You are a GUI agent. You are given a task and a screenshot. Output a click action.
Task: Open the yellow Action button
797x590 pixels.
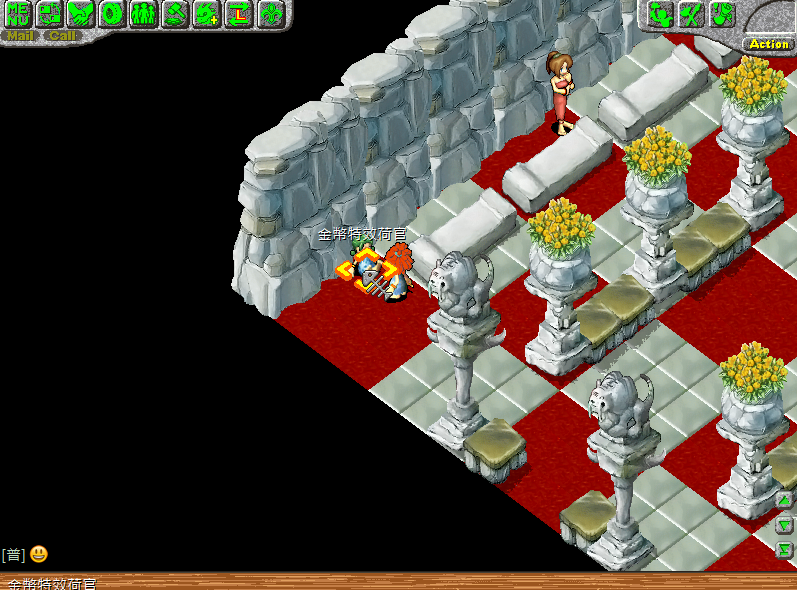768,44
